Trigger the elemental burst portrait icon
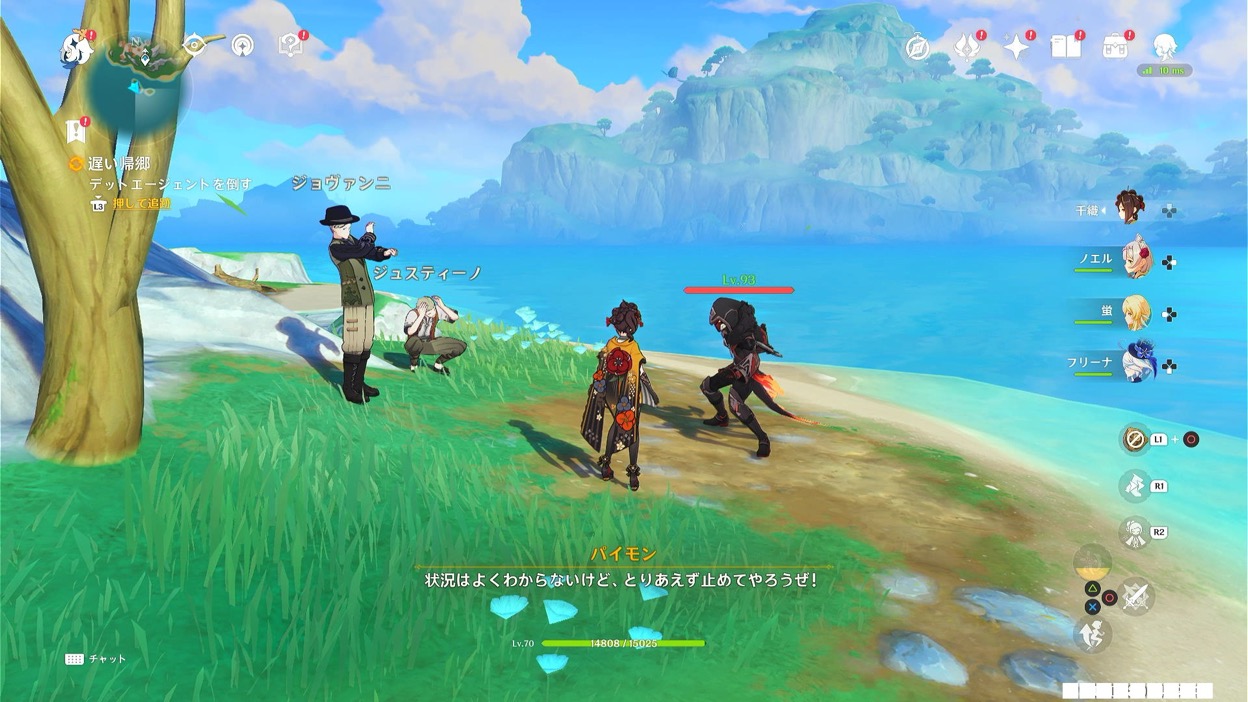Image resolution: width=1248 pixels, height=702 pixels. [x=1134, y=532]
